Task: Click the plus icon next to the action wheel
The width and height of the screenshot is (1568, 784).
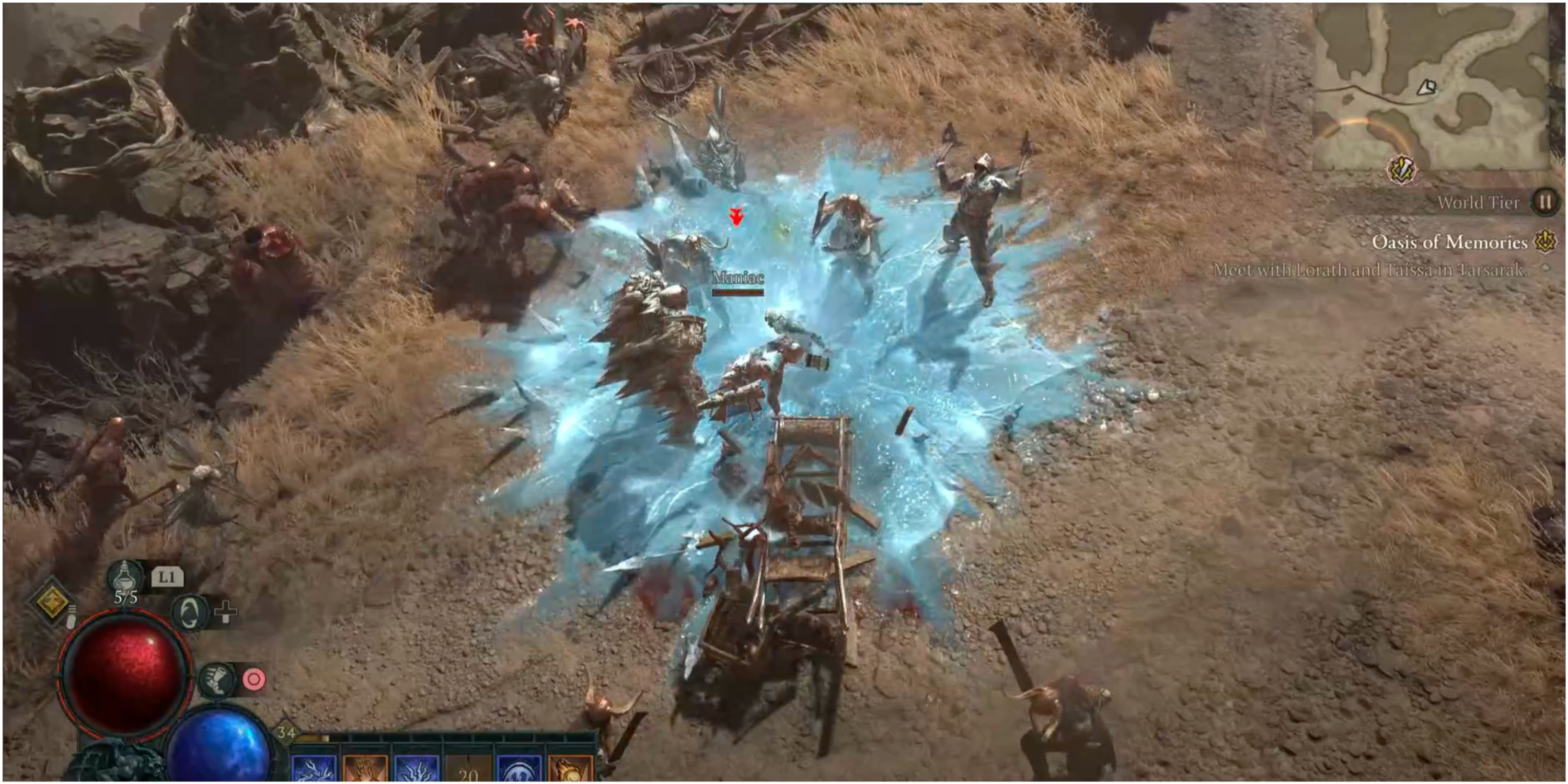Action: pyautogui.click(x=225, y=613)
